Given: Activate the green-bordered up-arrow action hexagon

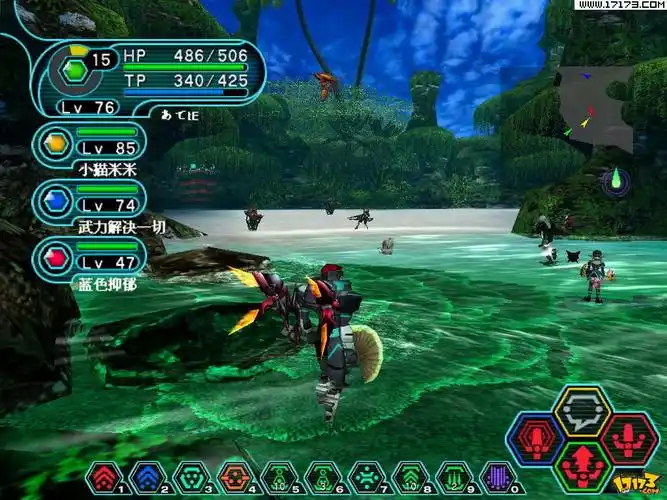Looking at the screenshot, I should click(x=582, y=465).
